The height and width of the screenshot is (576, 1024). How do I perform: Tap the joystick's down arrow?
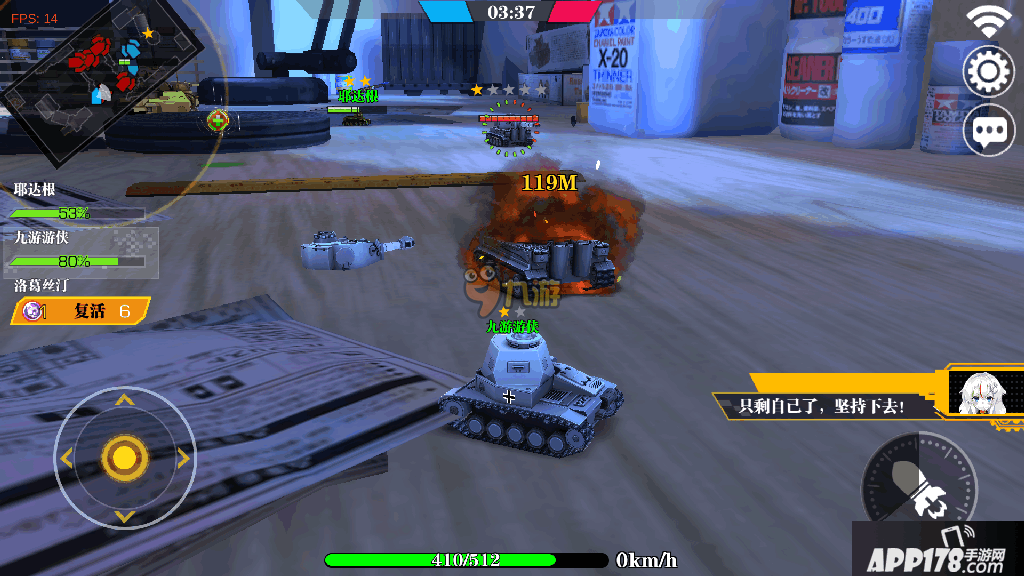coord(124,516)
